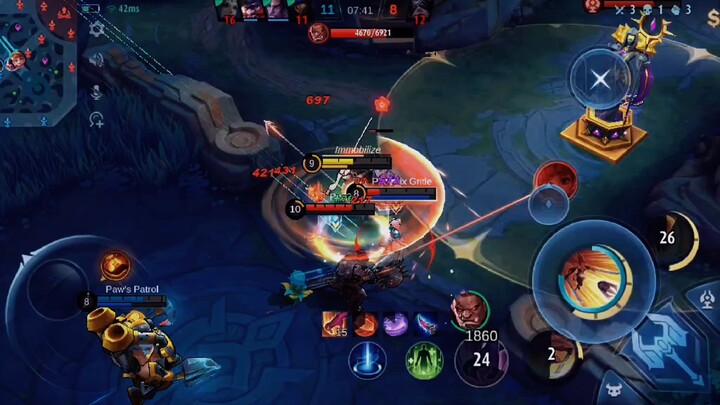Viewport: 720px width, 405px height.
Task: Toggle the microphone voice chat icon
Action: point(97,92)
